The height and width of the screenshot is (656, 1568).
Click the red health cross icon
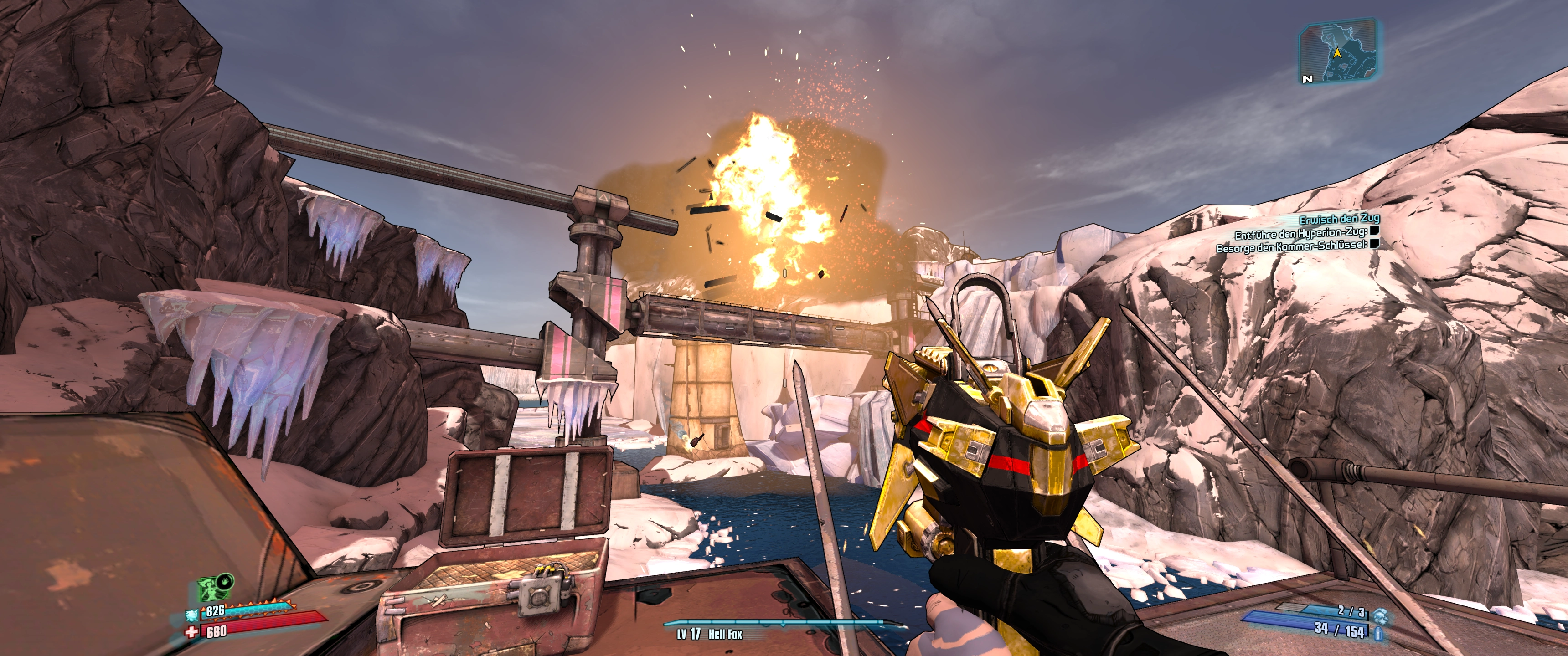click(192, 632)
